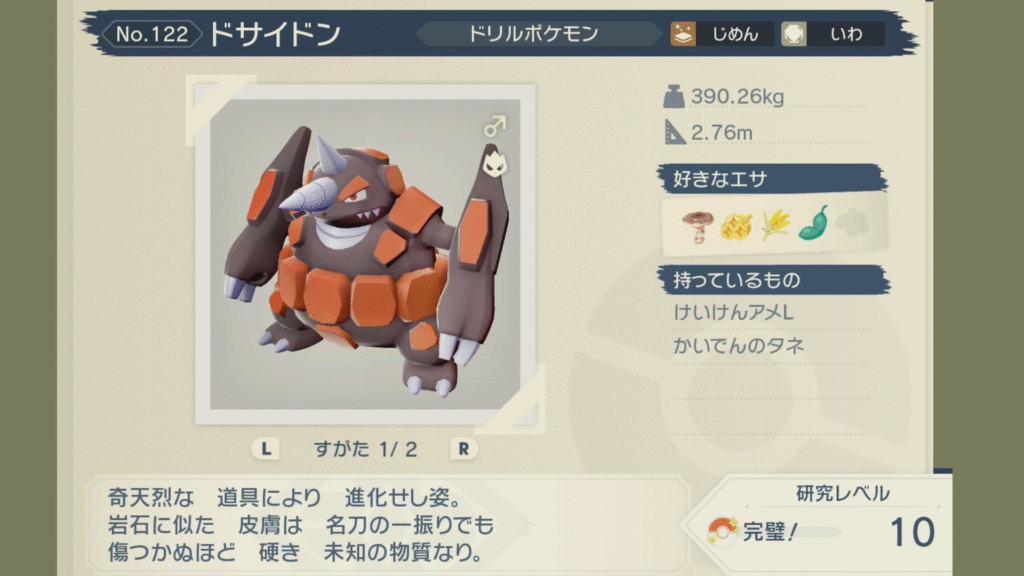The image size is (1024, 576).
Task: Click the alpha mark on the portrait
Action: (494, 161)
